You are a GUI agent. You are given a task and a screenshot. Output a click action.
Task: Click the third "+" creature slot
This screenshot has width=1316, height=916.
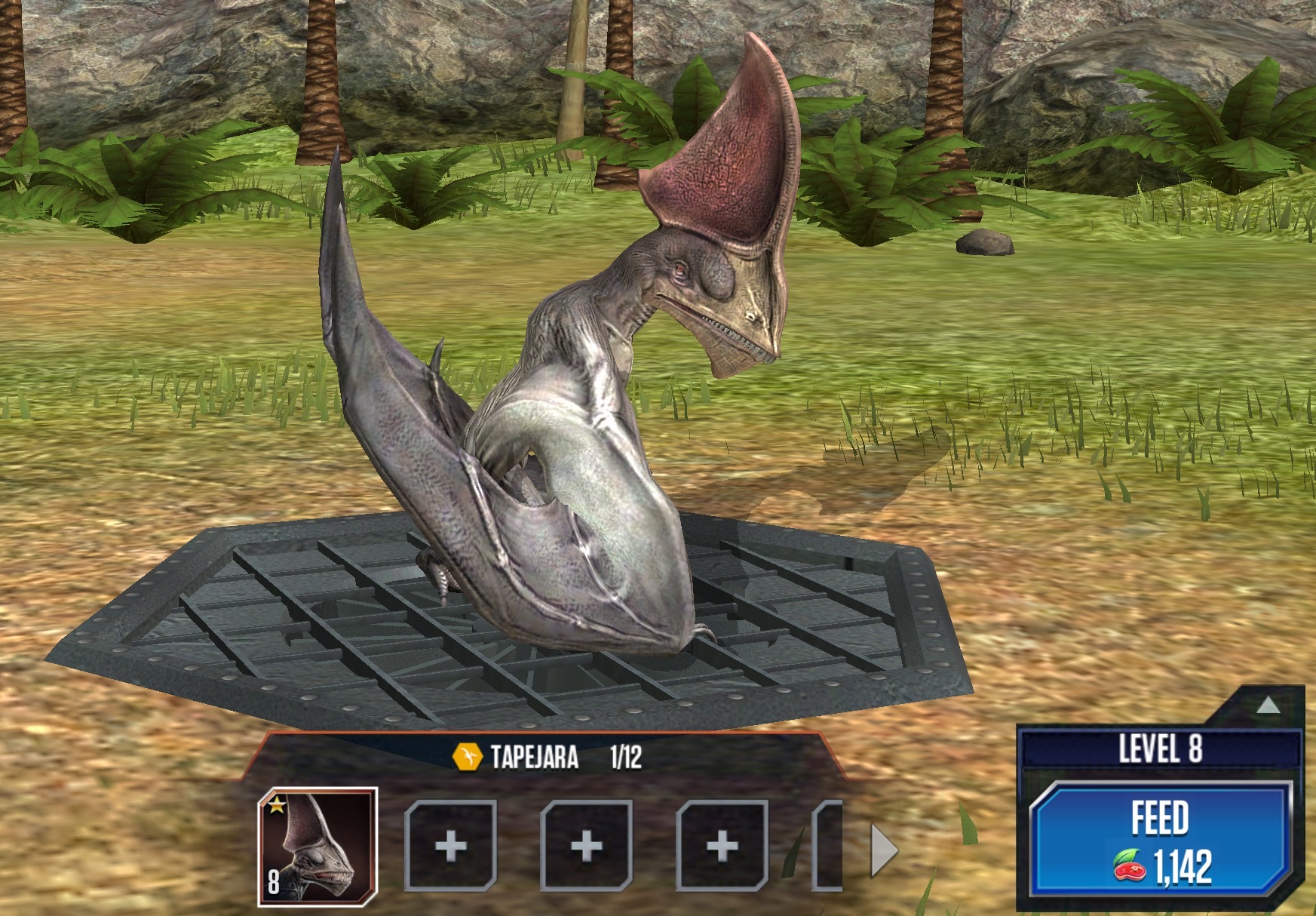pyautogui.click(x=720, y=847)
